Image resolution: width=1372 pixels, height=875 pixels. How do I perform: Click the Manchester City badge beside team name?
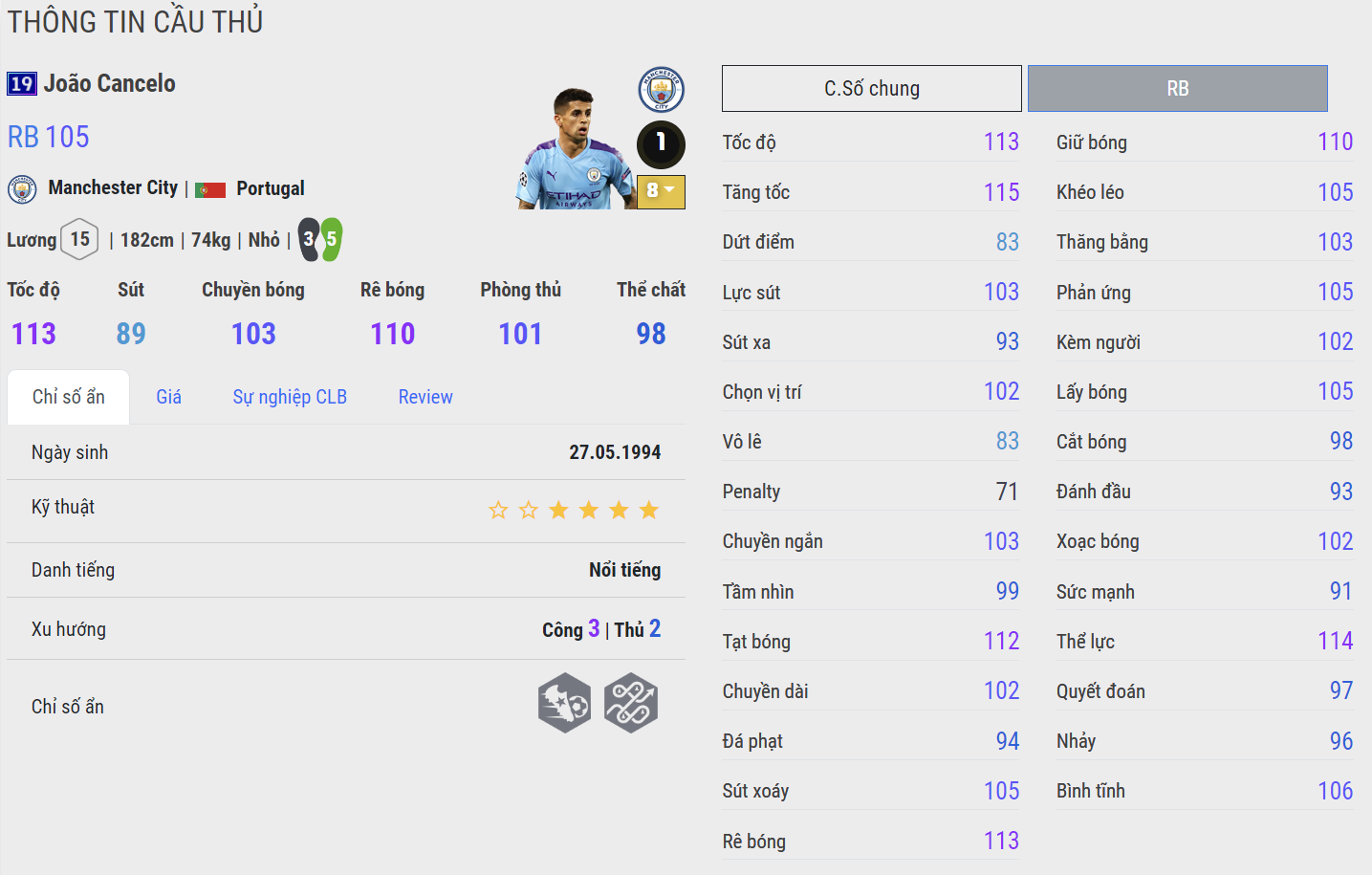pyautogui.click(x=21, y=188)
